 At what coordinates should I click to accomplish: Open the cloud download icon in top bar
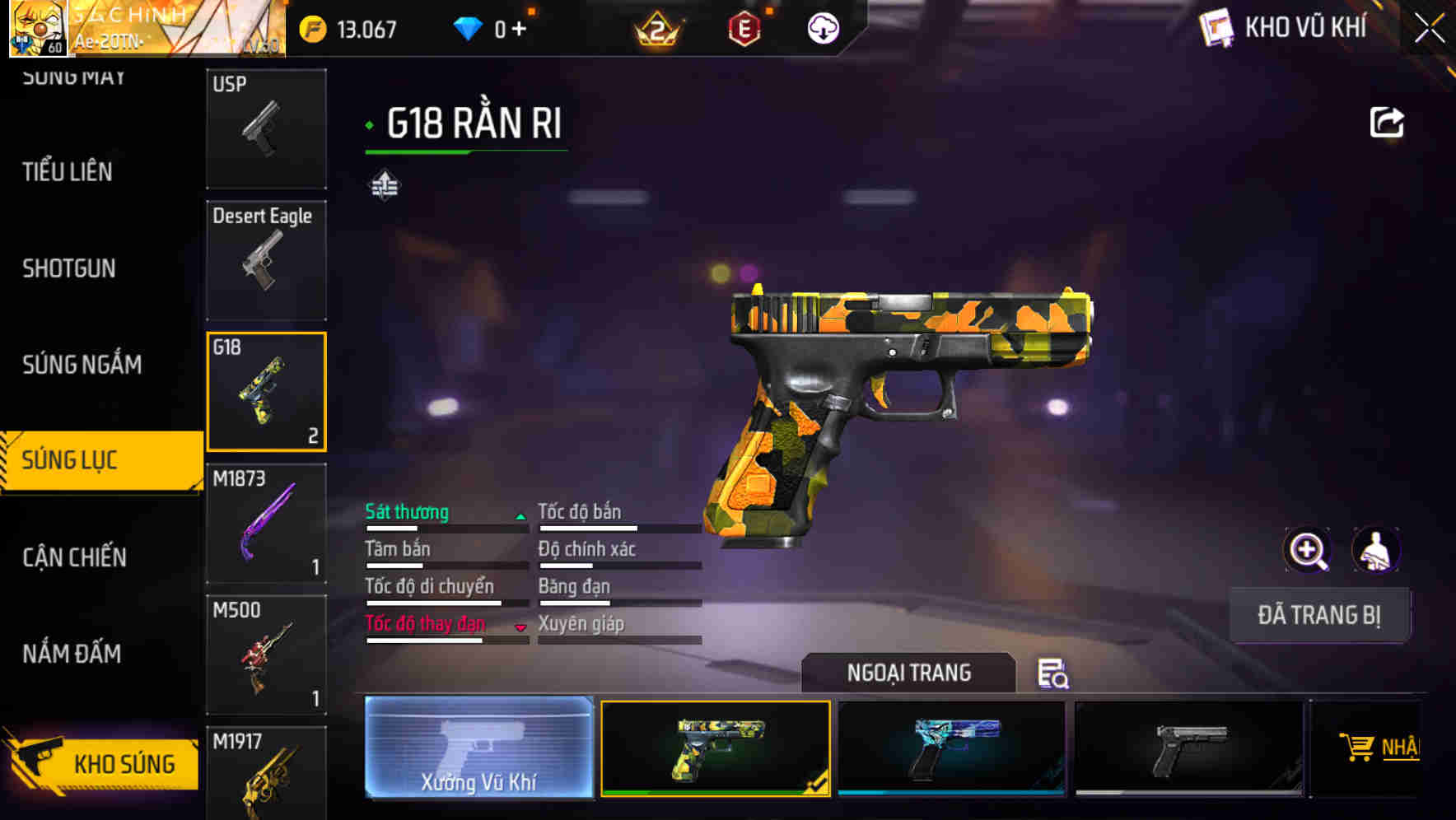pyautogui.click(x=820, y=27)
